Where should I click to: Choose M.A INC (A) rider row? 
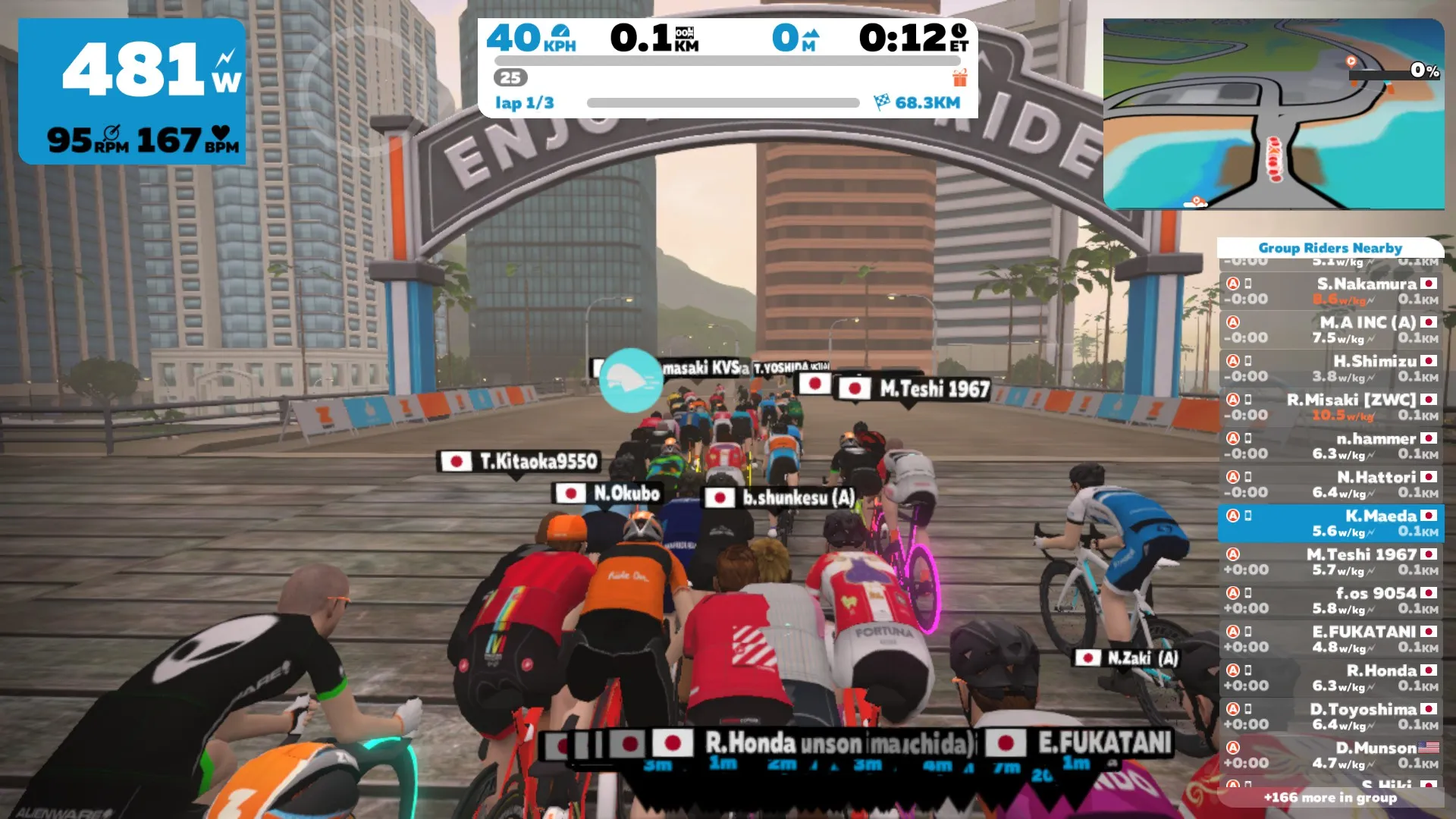[x=1331, y=330]
